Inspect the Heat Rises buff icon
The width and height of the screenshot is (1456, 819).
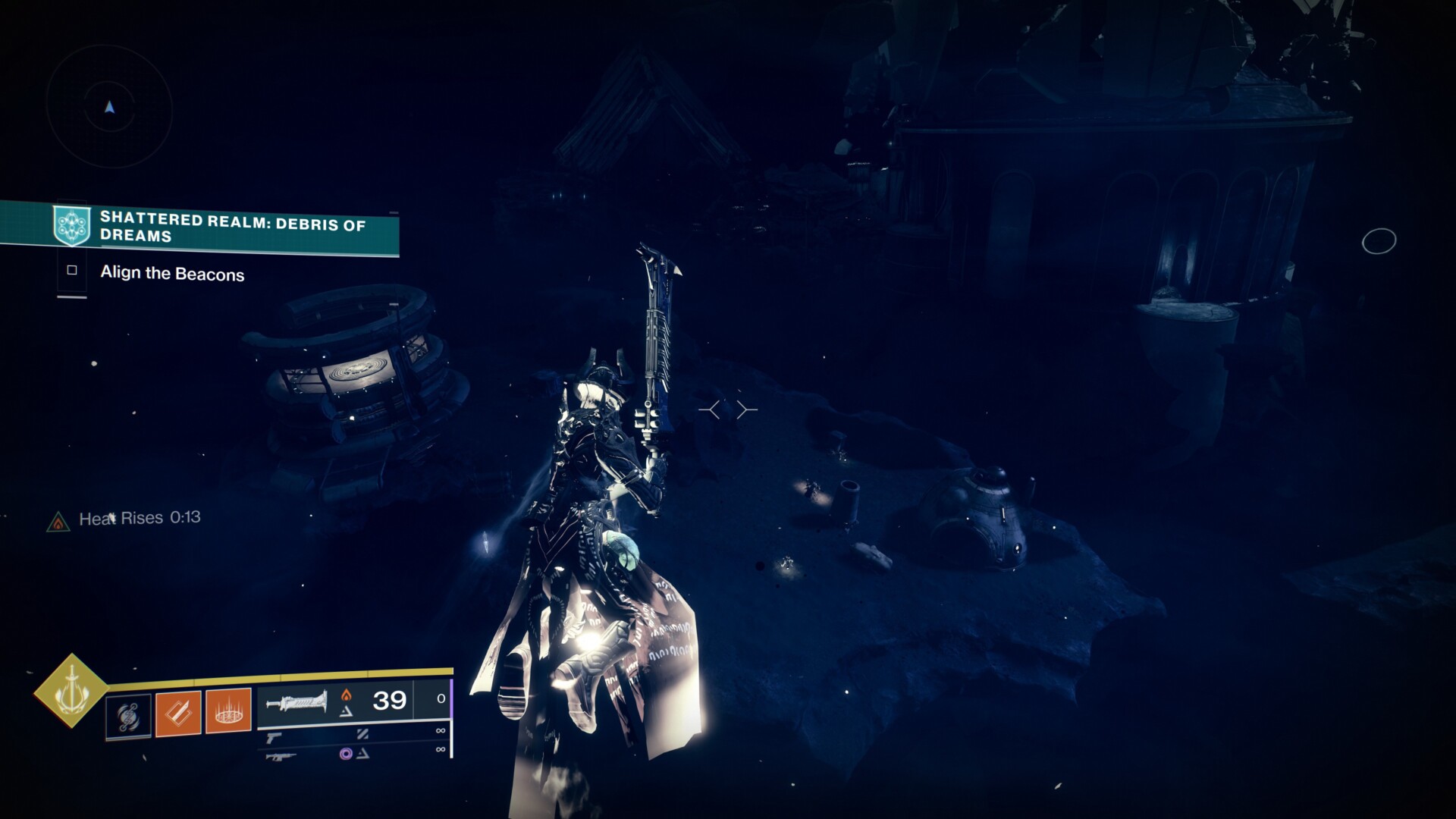(58, 522)
